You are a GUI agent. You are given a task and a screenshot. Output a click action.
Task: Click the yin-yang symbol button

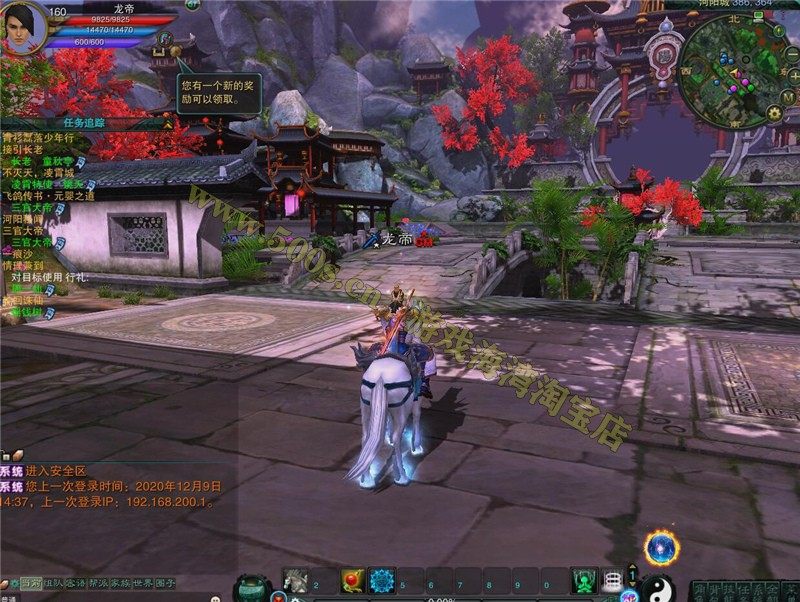pos(655,586)
